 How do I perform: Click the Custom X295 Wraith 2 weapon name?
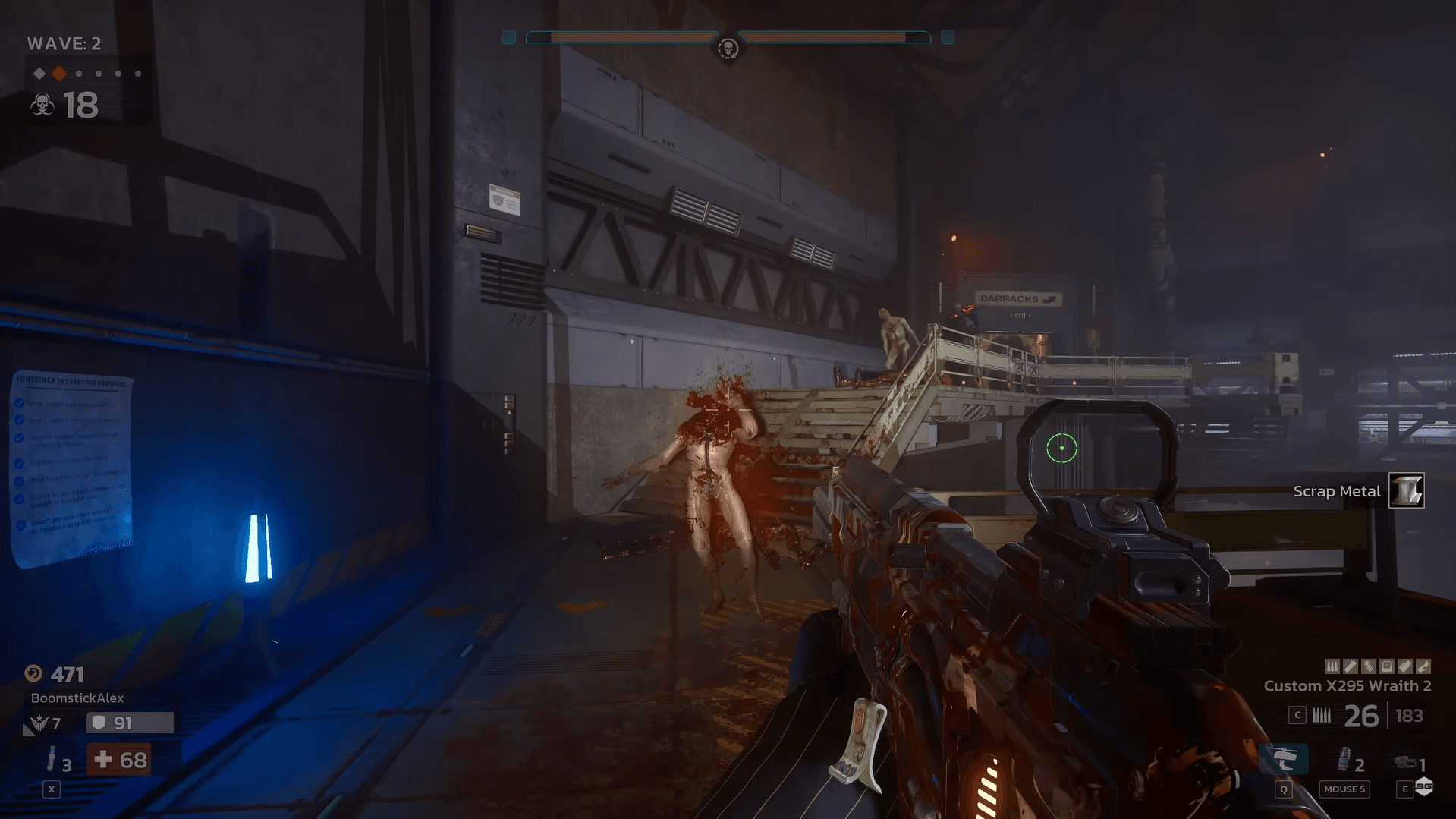pos(1347,686)
